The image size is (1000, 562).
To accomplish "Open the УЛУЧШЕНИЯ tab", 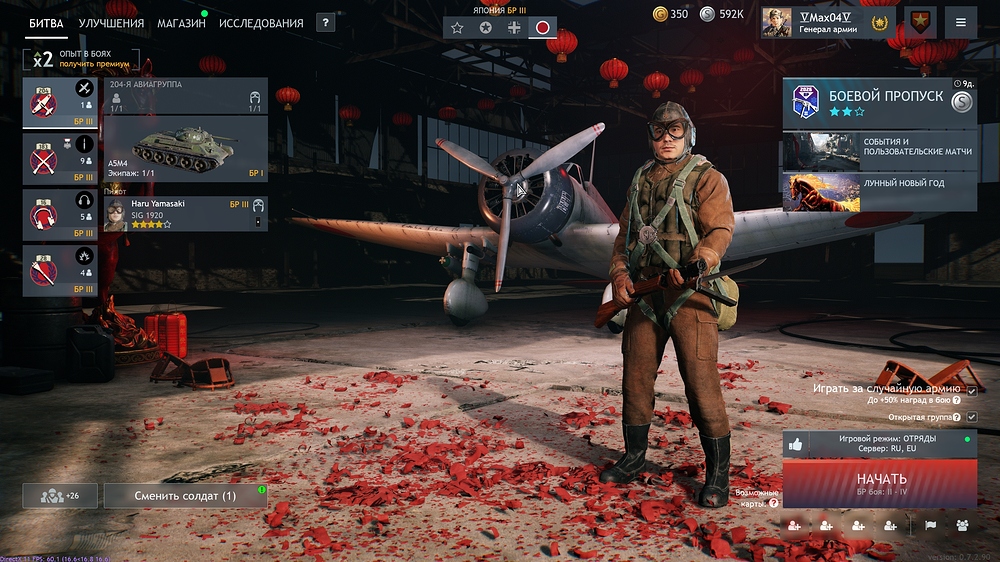I will point(111,23).
